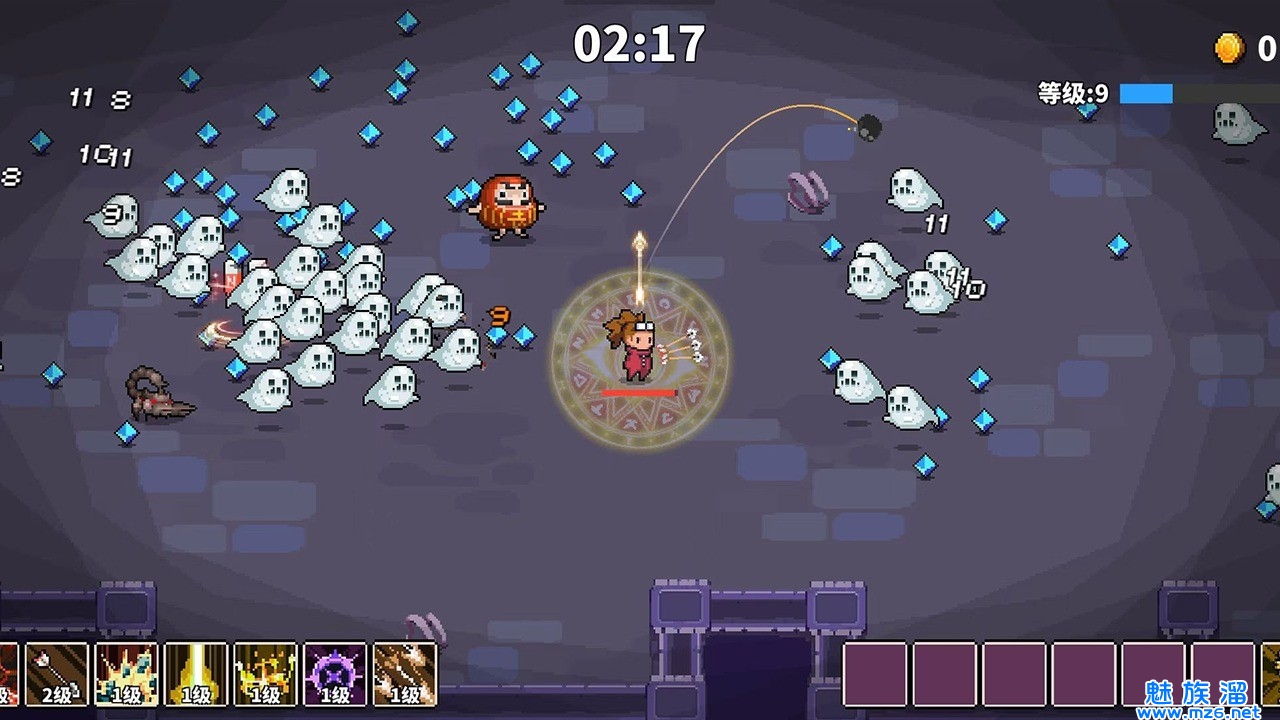The width and height of the screenshot is (1280, 720).
Task: Select the level 2 spear weapon icon
Action: point(56,674)
